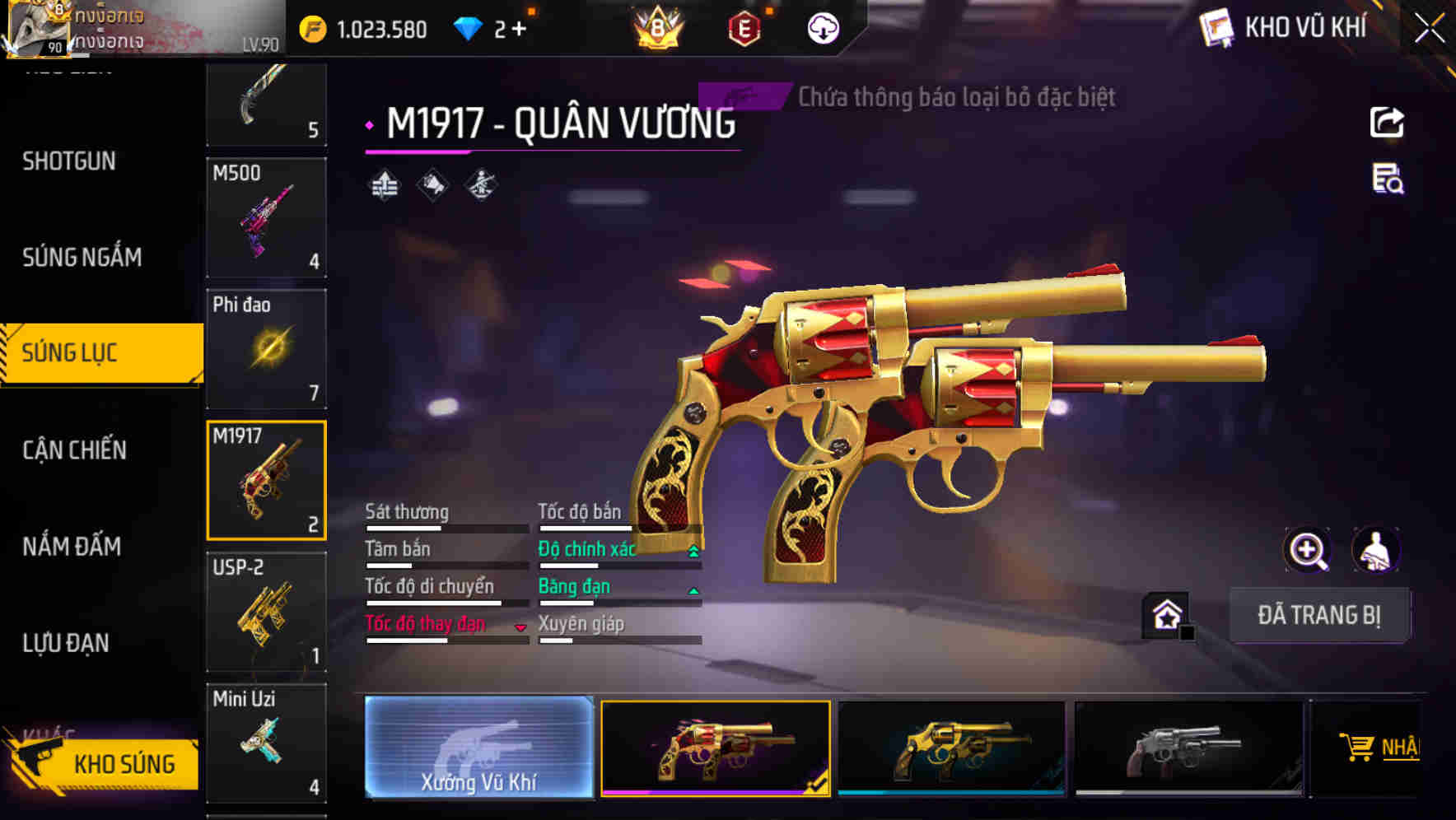The width and height of the screenshot is (1456, 820).
Task: Open the character equip preview icon
Action: (x=1377, y=550)
